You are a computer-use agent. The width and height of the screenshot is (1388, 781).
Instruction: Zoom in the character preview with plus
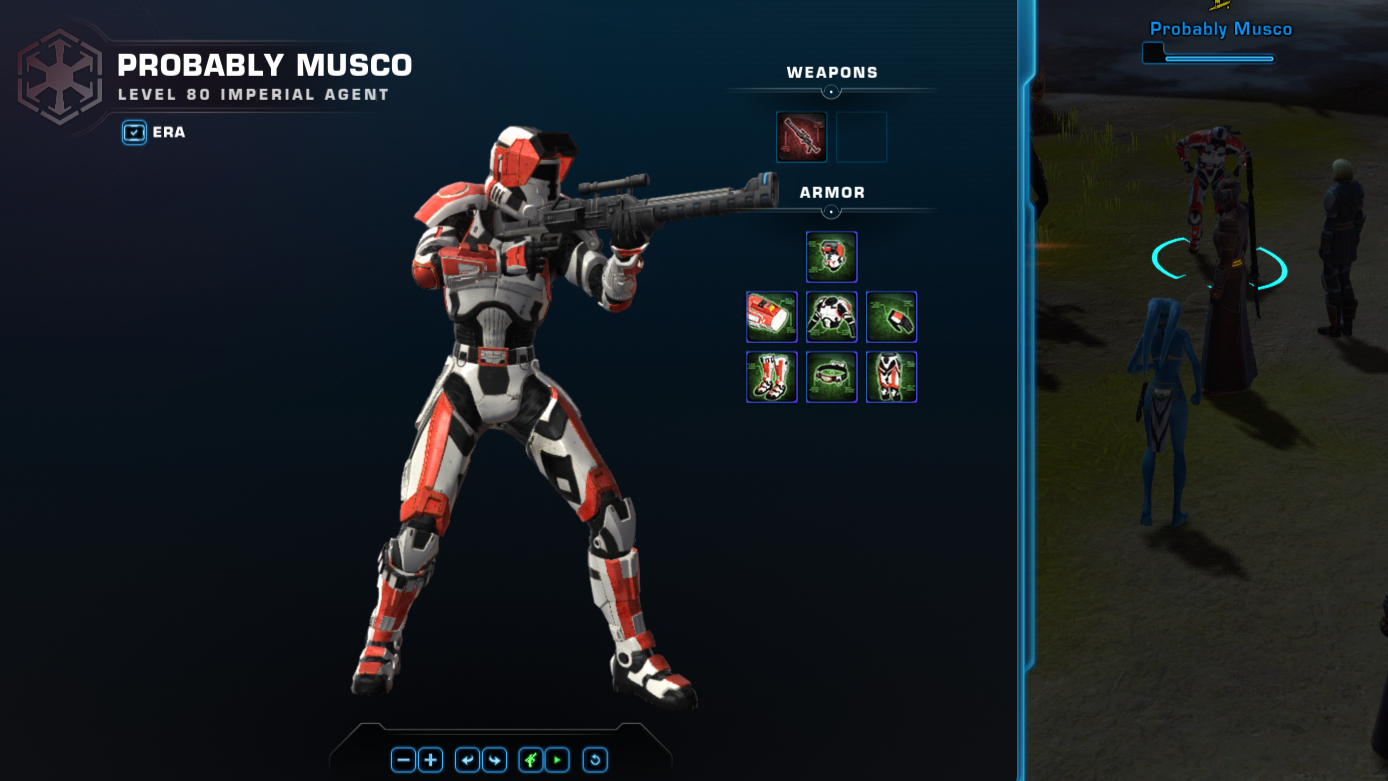pos(431,760)
